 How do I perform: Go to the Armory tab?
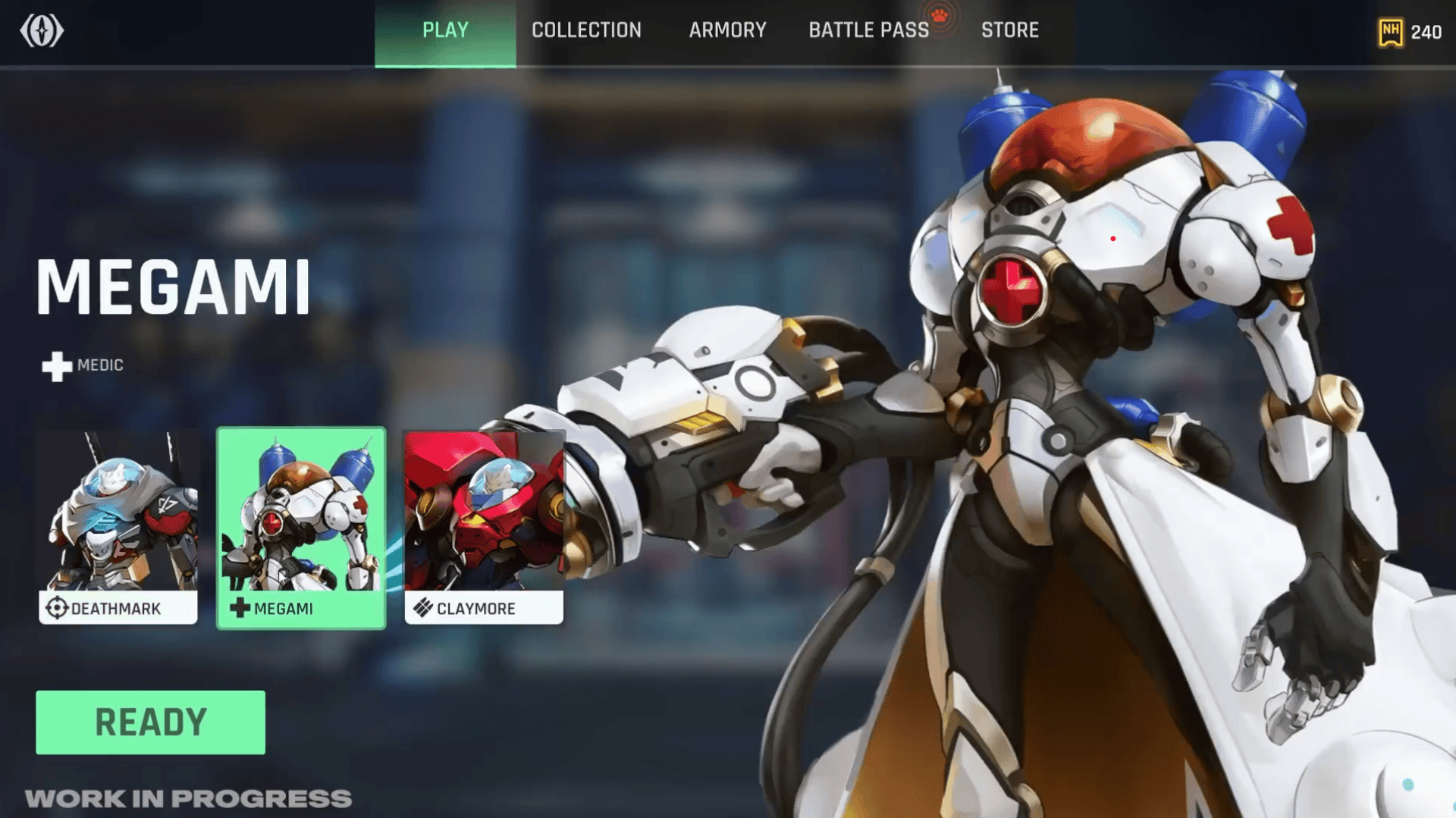pyautogui.click(x=727, y=31)
